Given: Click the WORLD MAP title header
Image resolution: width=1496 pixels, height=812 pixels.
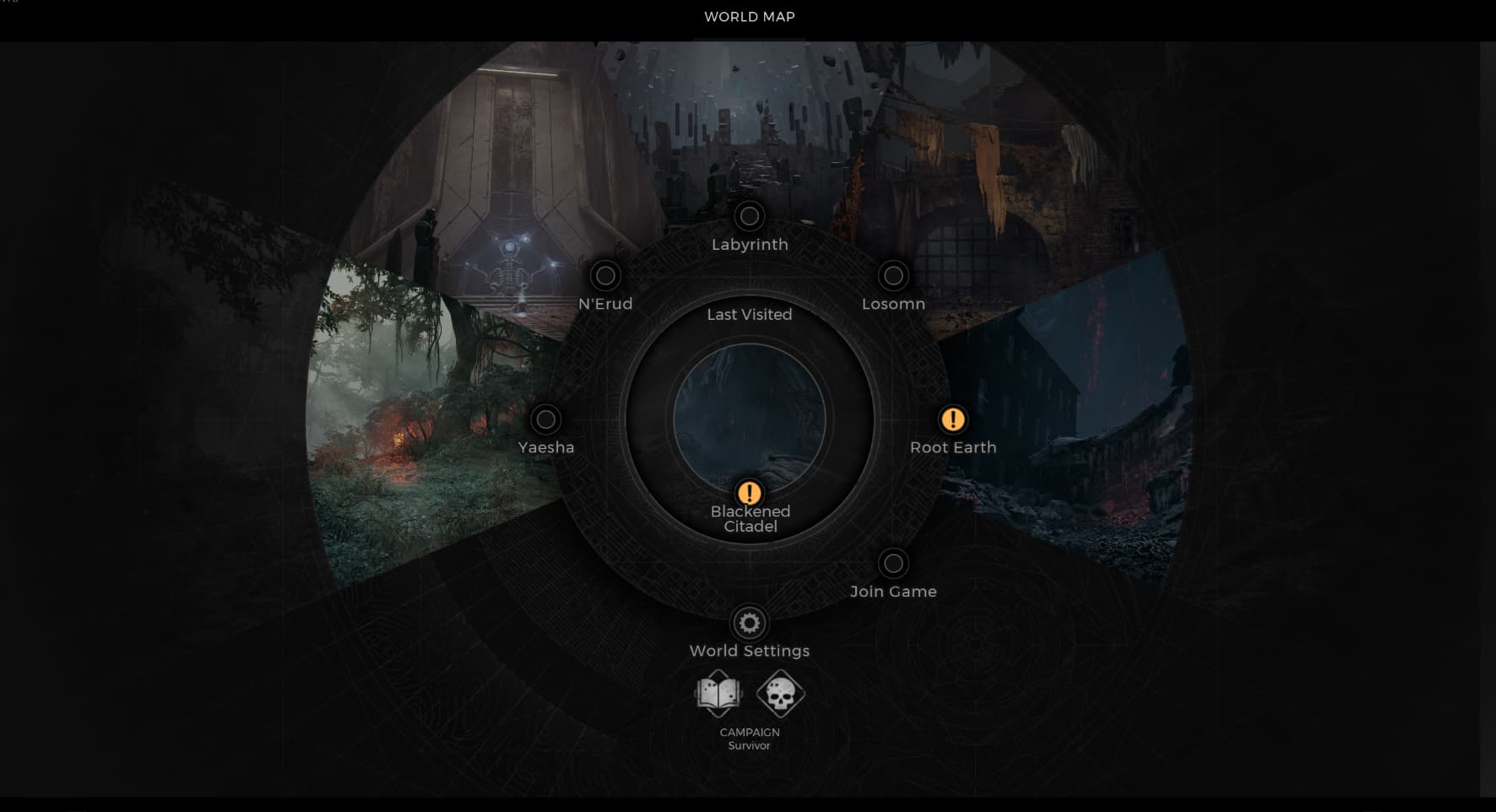Looking at the screenshot, I should [x=748, y=16].
